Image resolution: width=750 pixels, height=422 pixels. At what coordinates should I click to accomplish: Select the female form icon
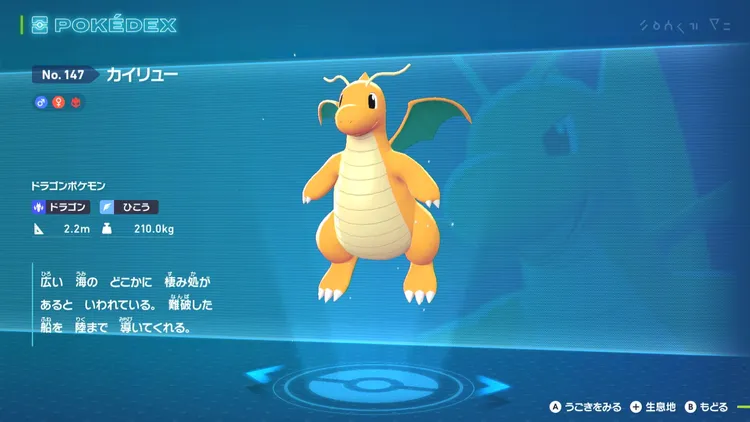[x=59, y=102]
